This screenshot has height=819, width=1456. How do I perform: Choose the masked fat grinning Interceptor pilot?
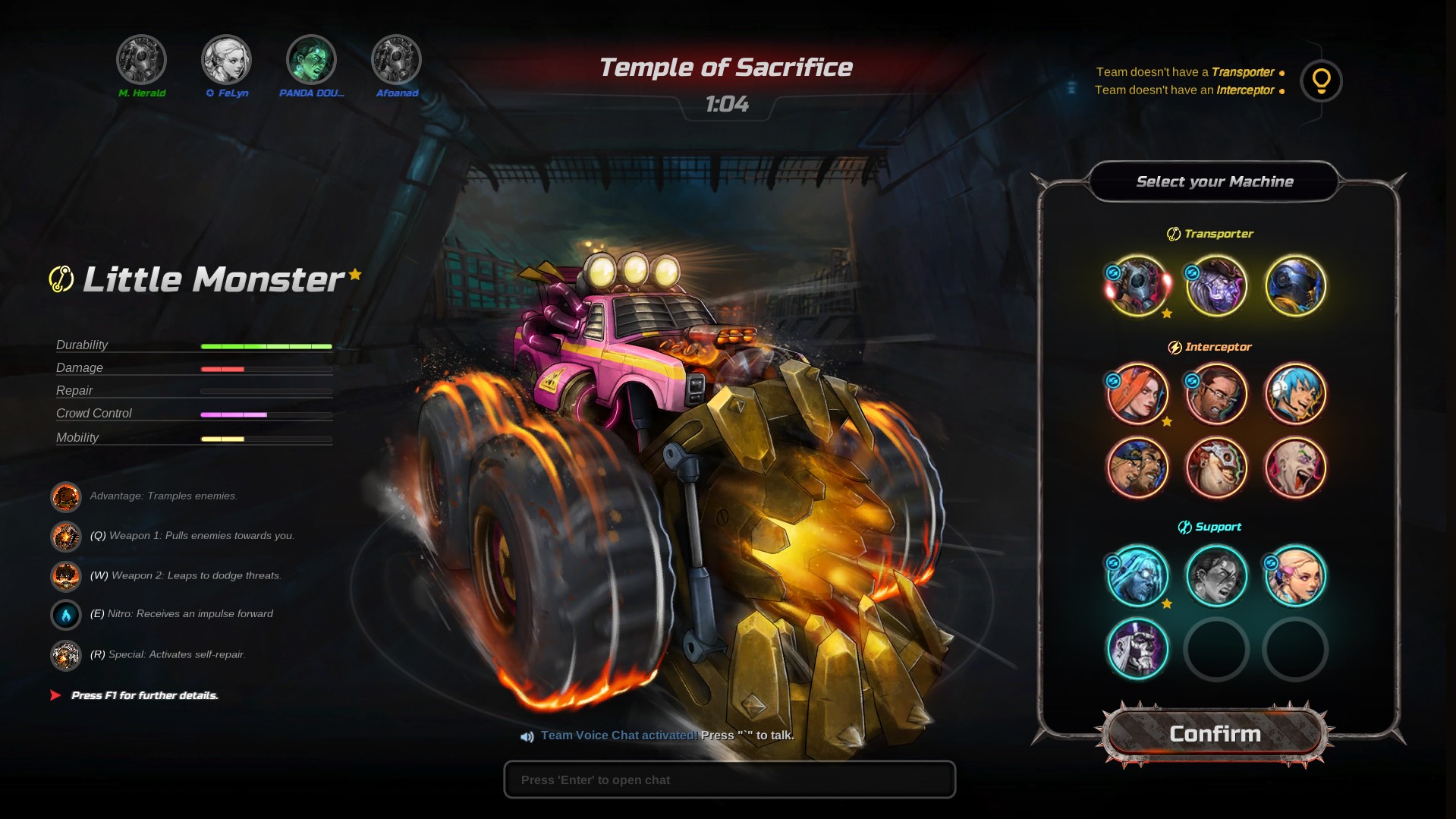[1216, 468]
